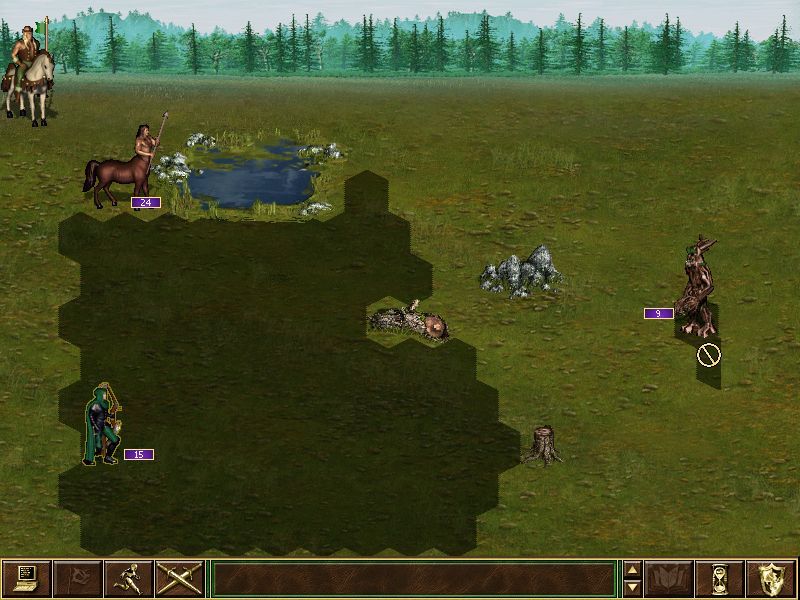Defend with the shield button

point(770,578)
